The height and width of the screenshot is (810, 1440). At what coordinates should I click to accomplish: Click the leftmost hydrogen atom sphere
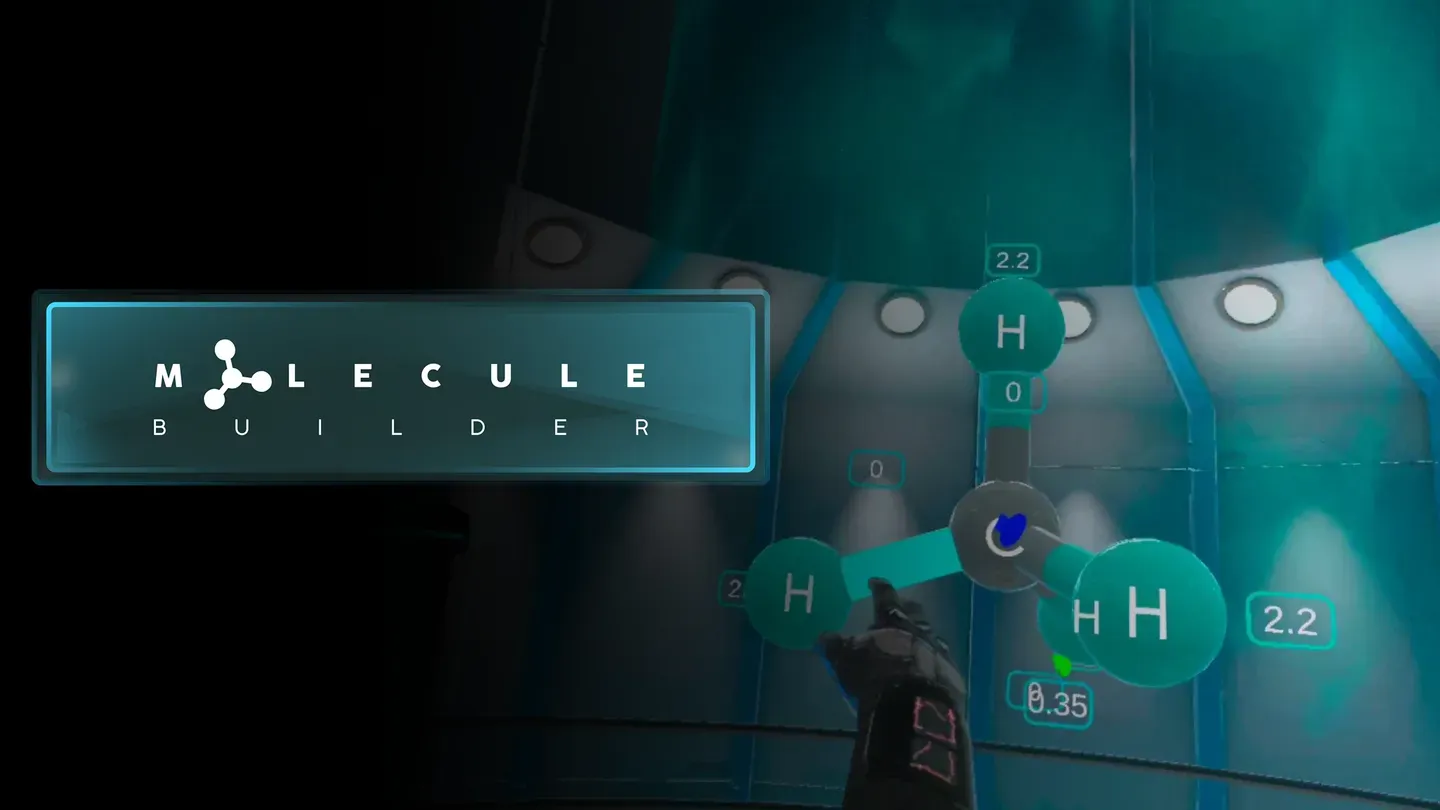pyautogui.click(x=800, y=595)
